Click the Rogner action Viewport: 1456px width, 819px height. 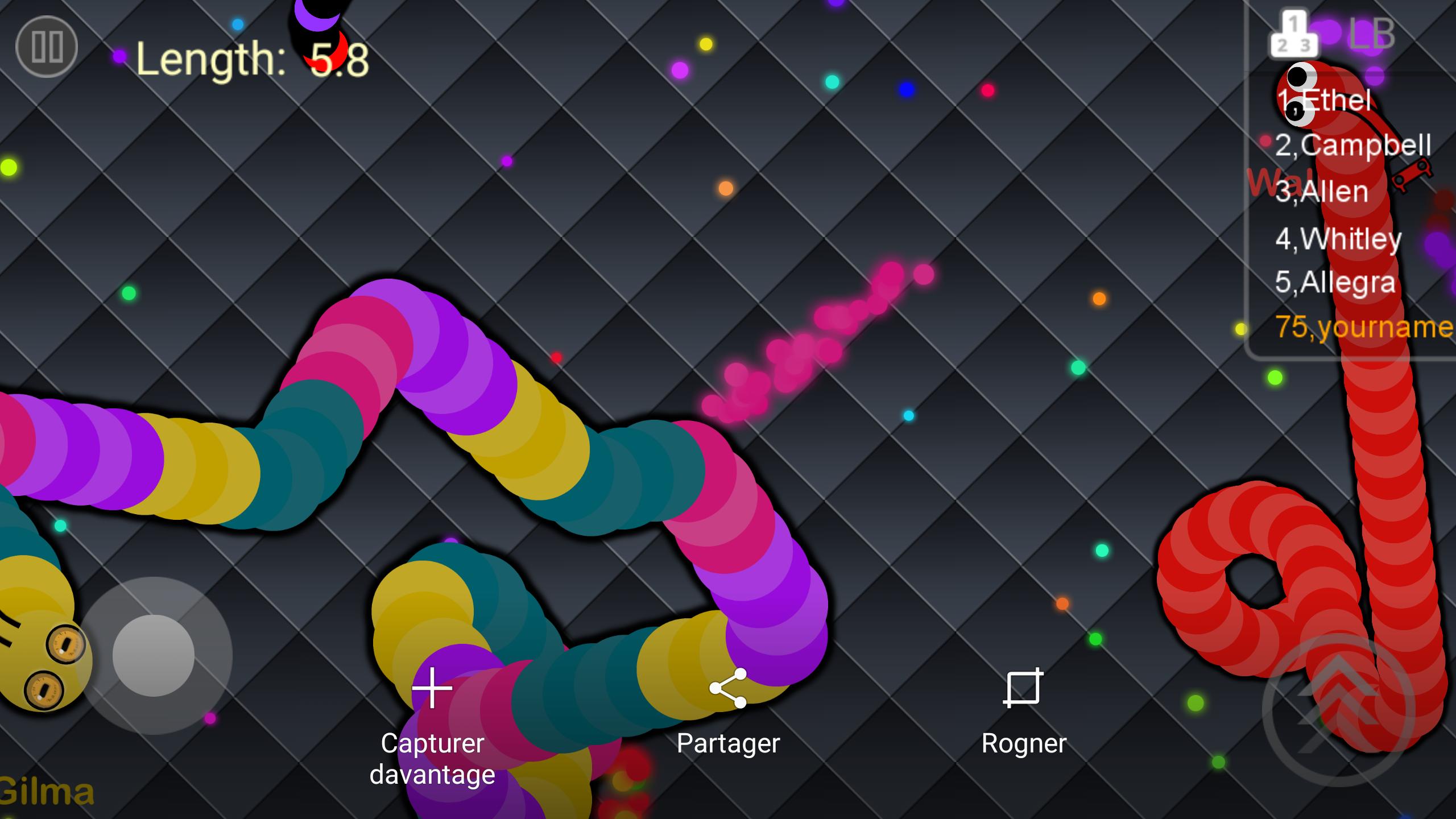click(1025, 743)
